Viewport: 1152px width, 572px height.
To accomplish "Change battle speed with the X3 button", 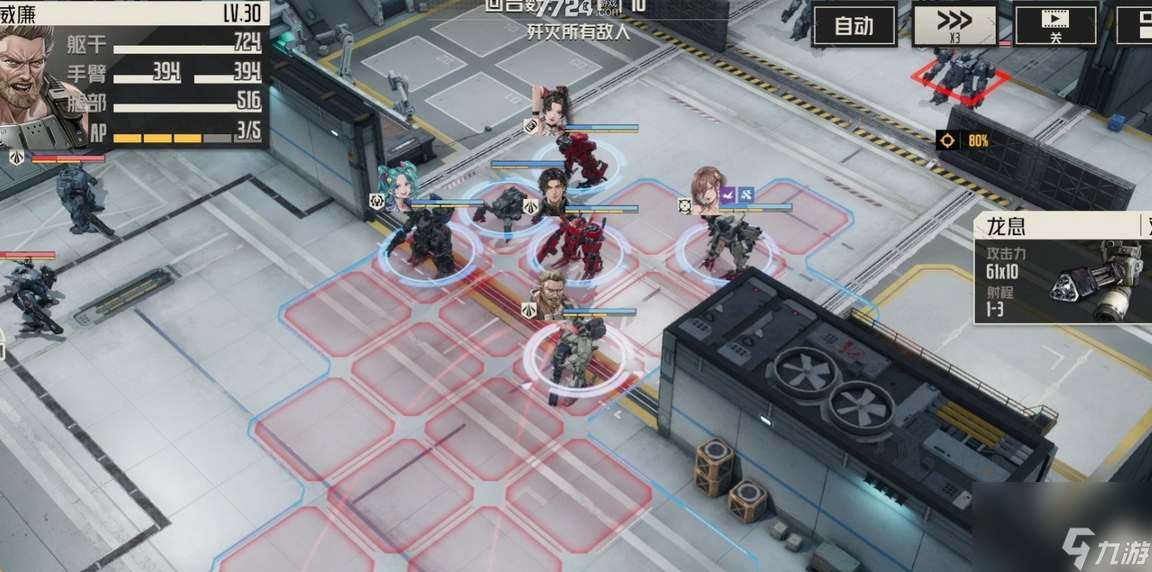I will point(954,25).
